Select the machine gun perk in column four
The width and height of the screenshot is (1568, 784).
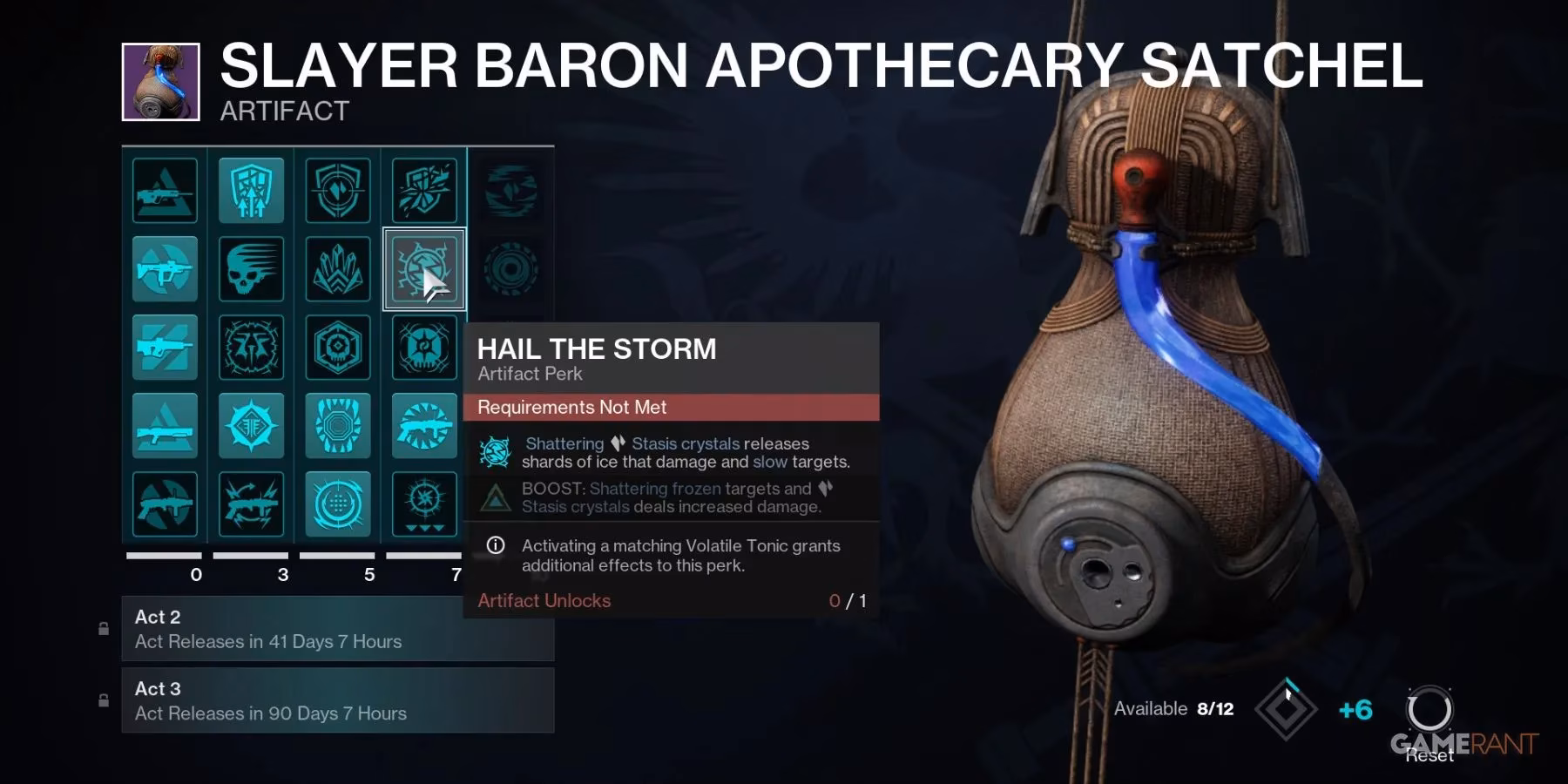coord(424,425)
